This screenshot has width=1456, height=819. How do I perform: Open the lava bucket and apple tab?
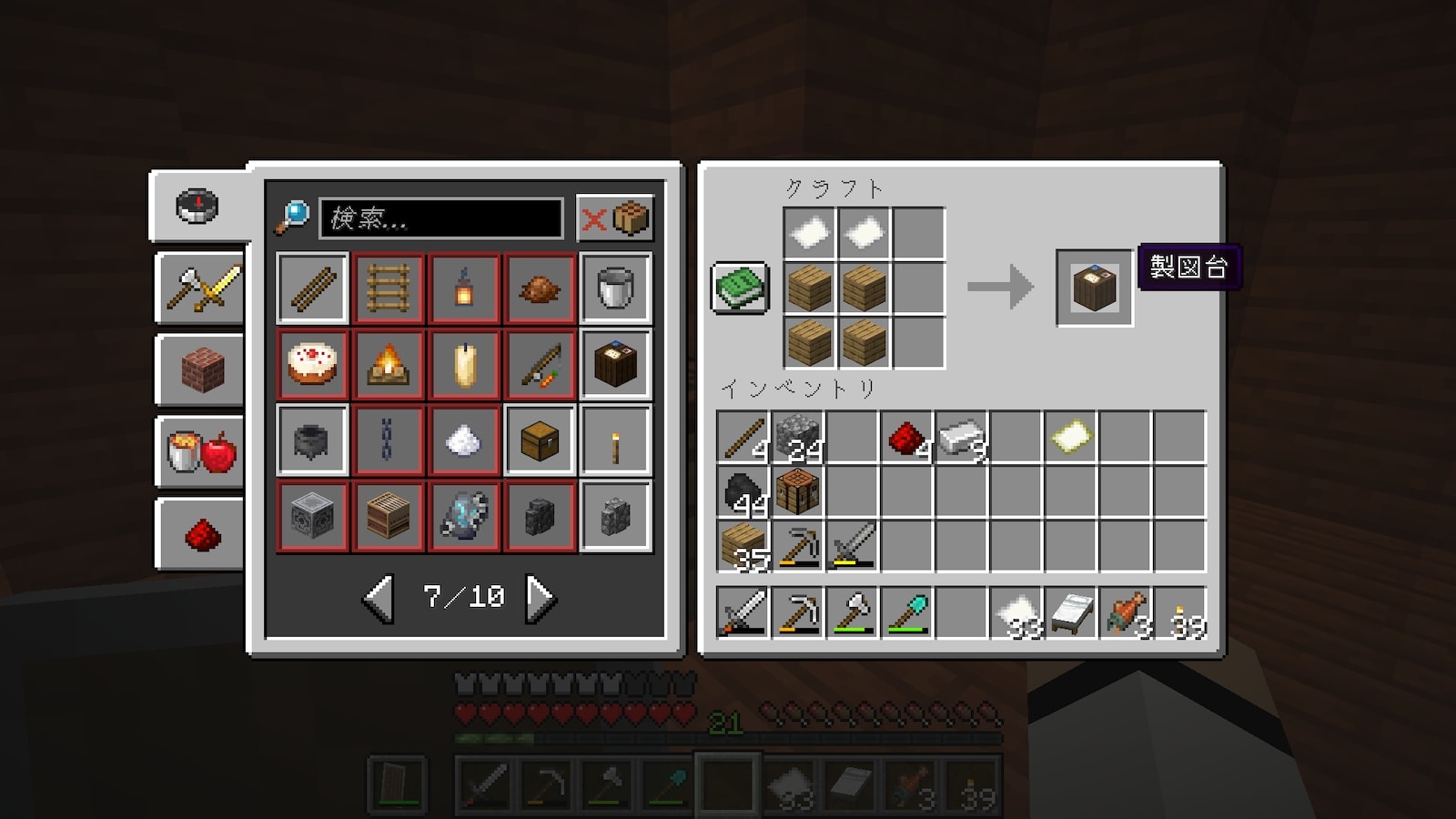200,452
